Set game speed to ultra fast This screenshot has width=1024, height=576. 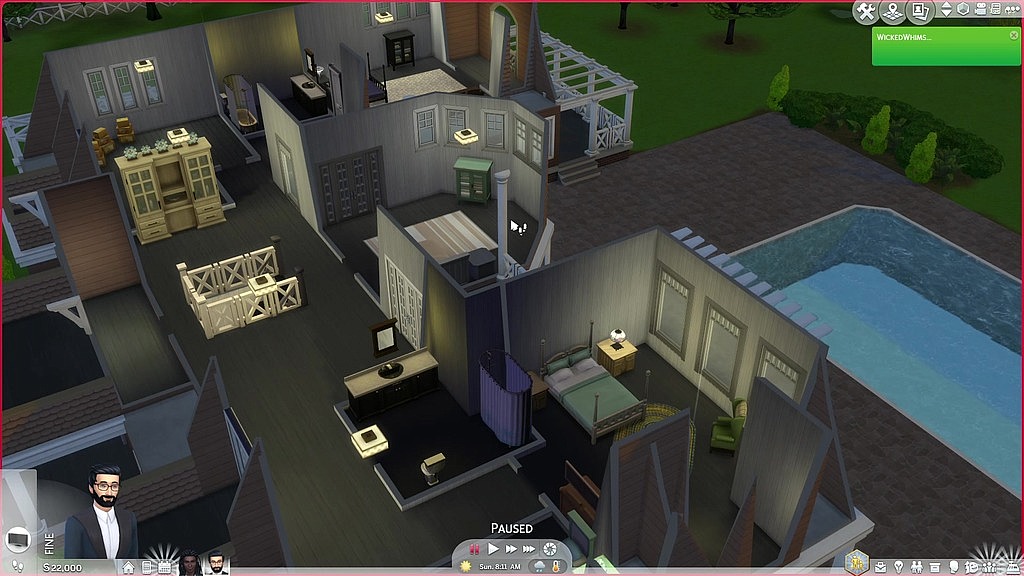(529, 549)
